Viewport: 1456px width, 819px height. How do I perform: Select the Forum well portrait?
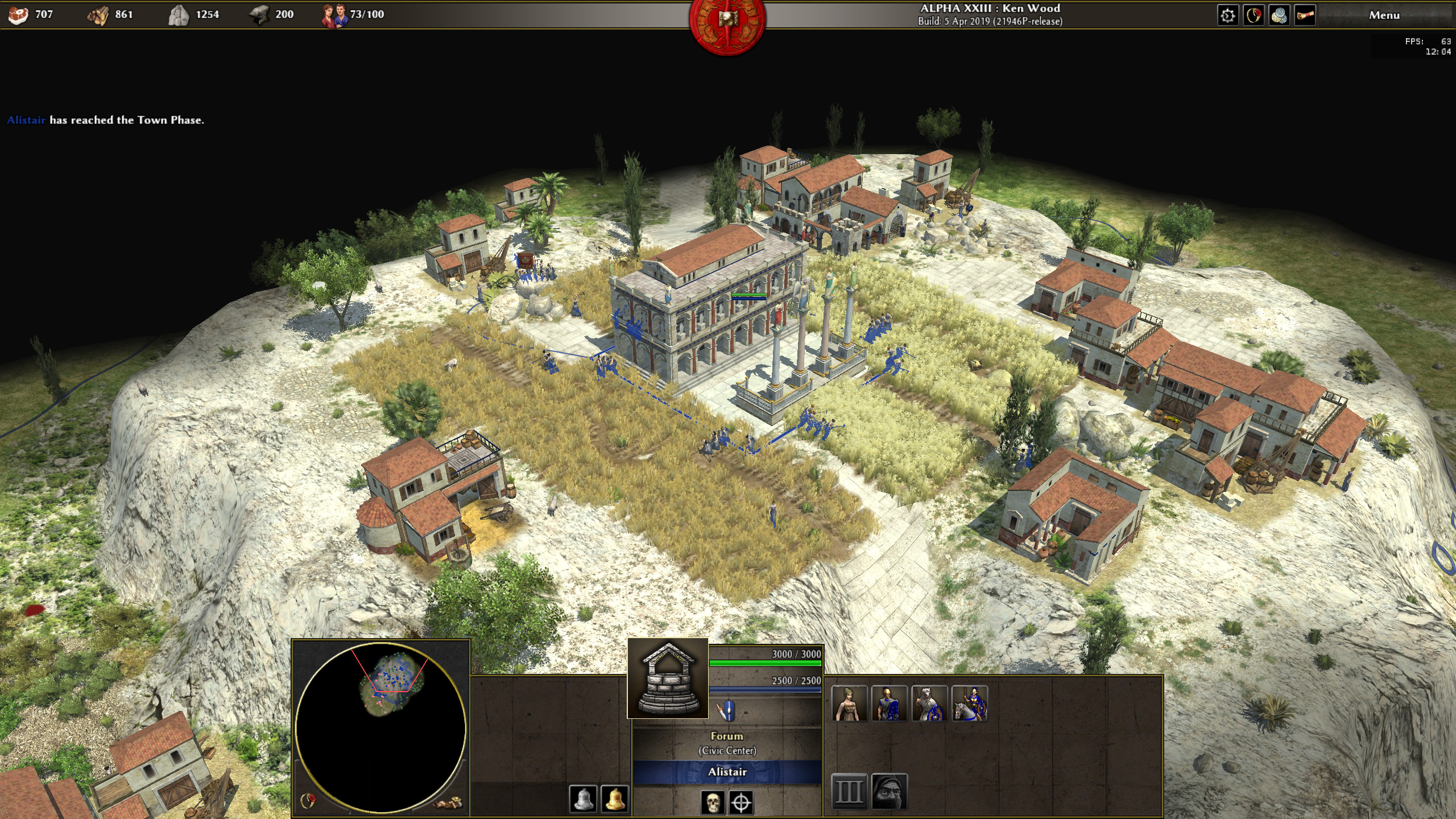click(668, 678)
